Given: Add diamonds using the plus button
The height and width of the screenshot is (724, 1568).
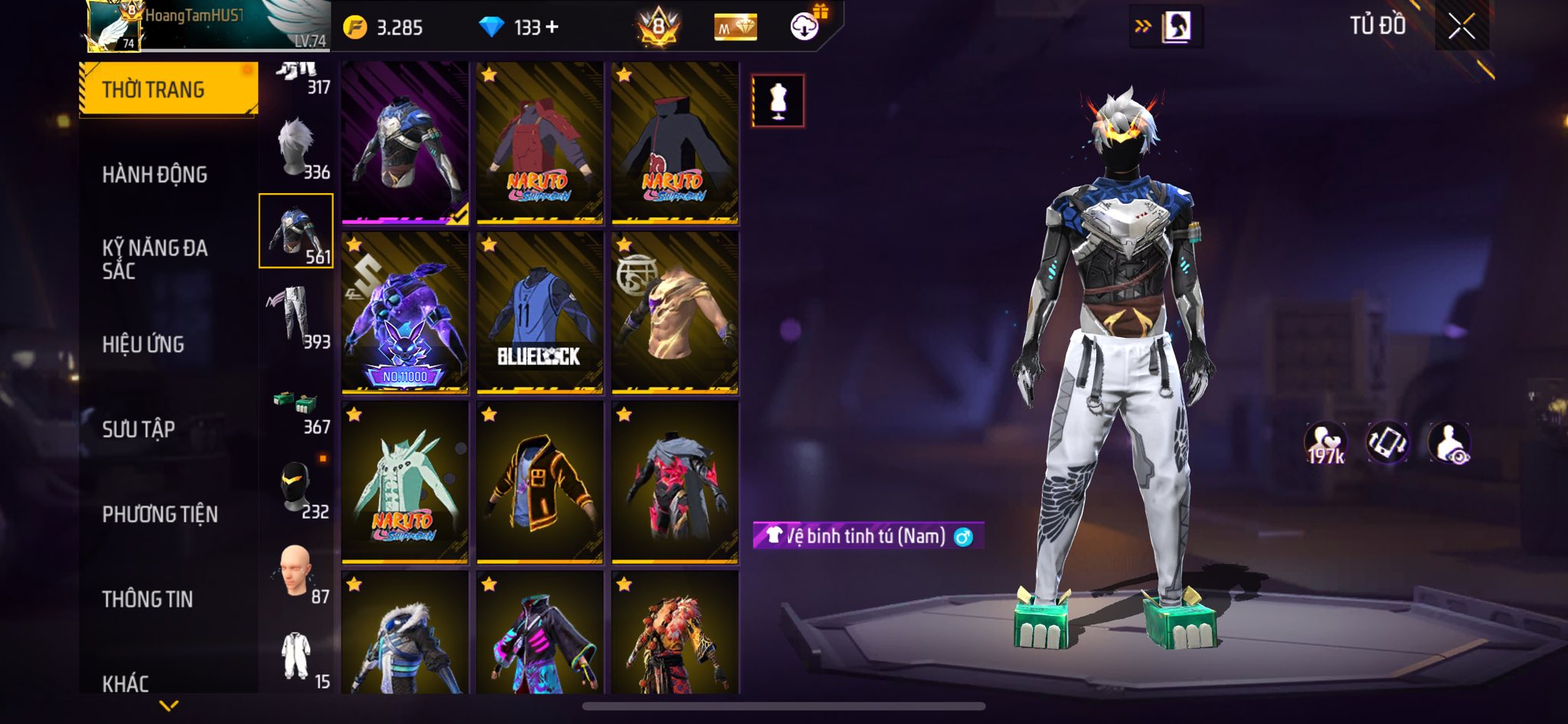Looking at the screenshot, I should [x=552, y=28].
